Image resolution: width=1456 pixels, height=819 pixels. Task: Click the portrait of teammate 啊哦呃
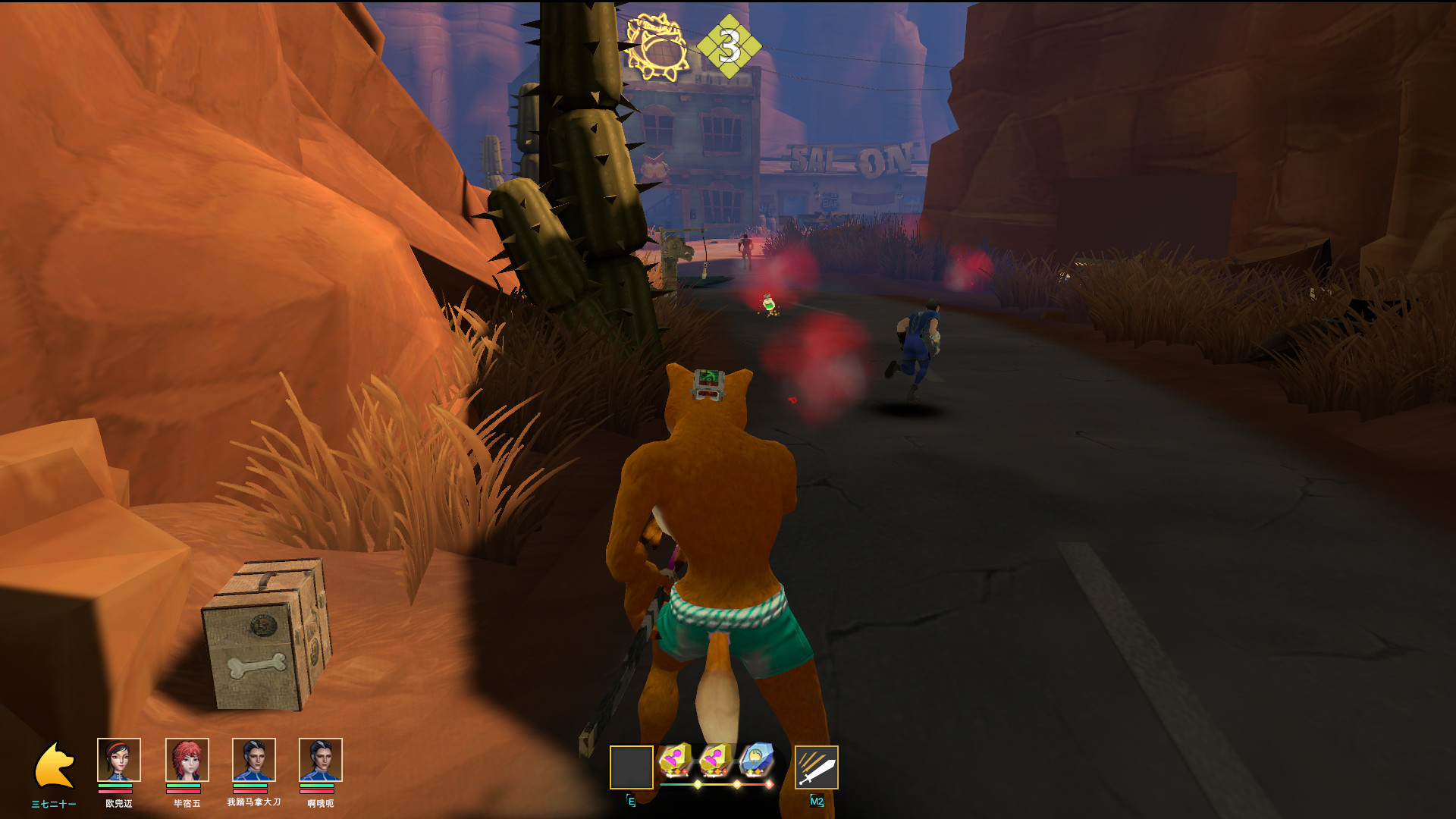click(x=320, y=760)
